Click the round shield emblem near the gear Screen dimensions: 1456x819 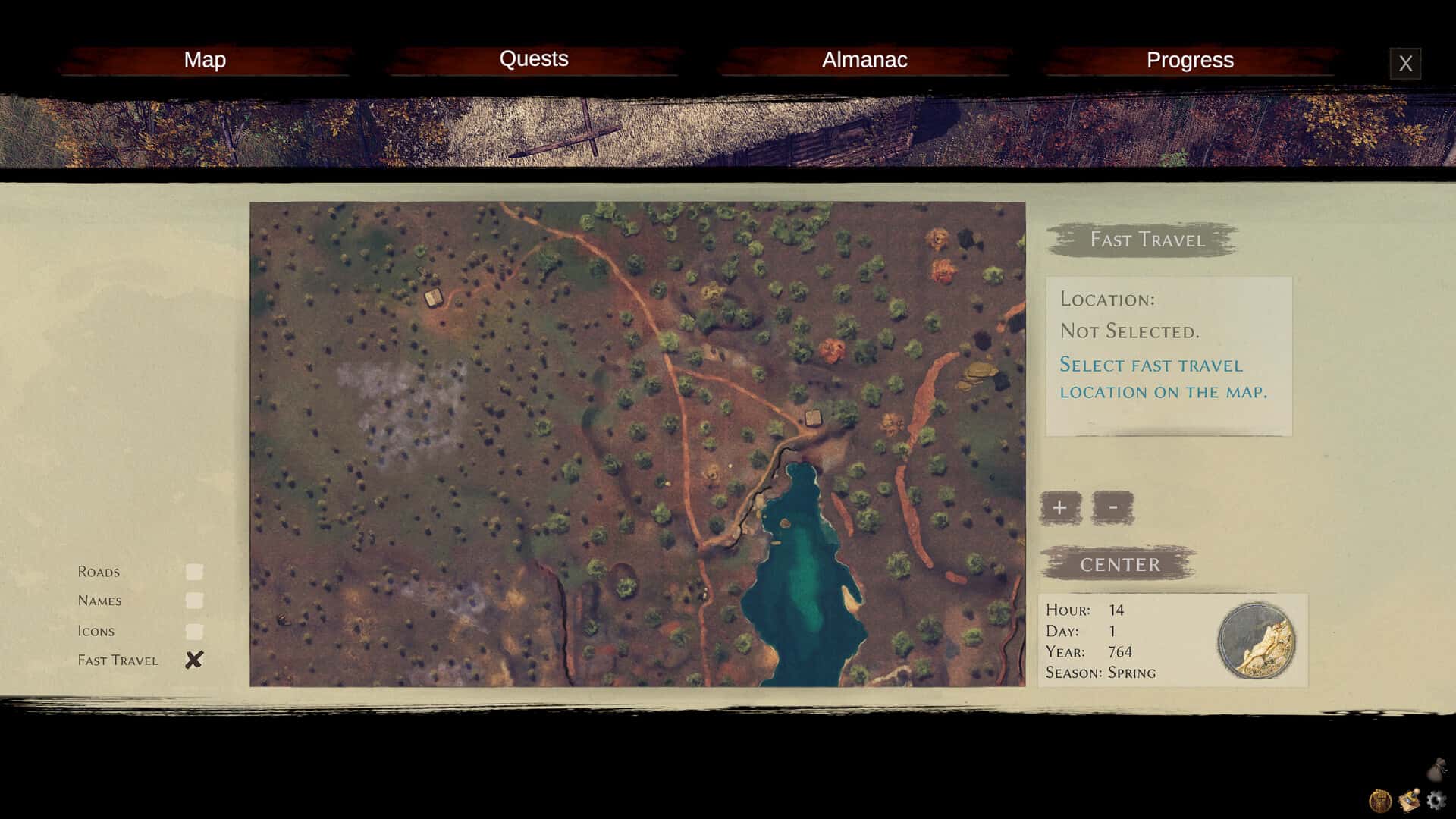point(1382,800)
